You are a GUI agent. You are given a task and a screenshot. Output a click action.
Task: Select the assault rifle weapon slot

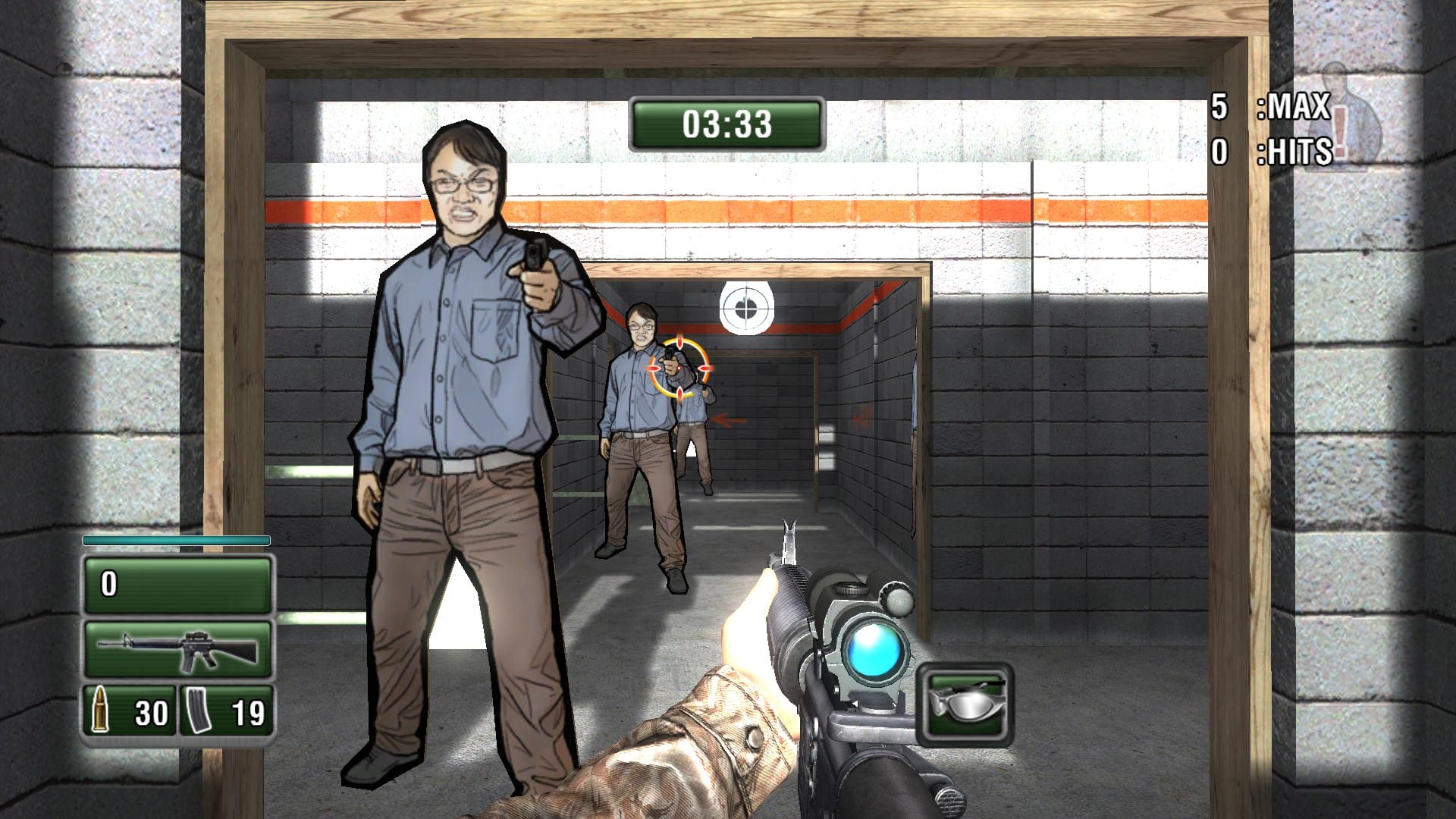click(177, 650)
